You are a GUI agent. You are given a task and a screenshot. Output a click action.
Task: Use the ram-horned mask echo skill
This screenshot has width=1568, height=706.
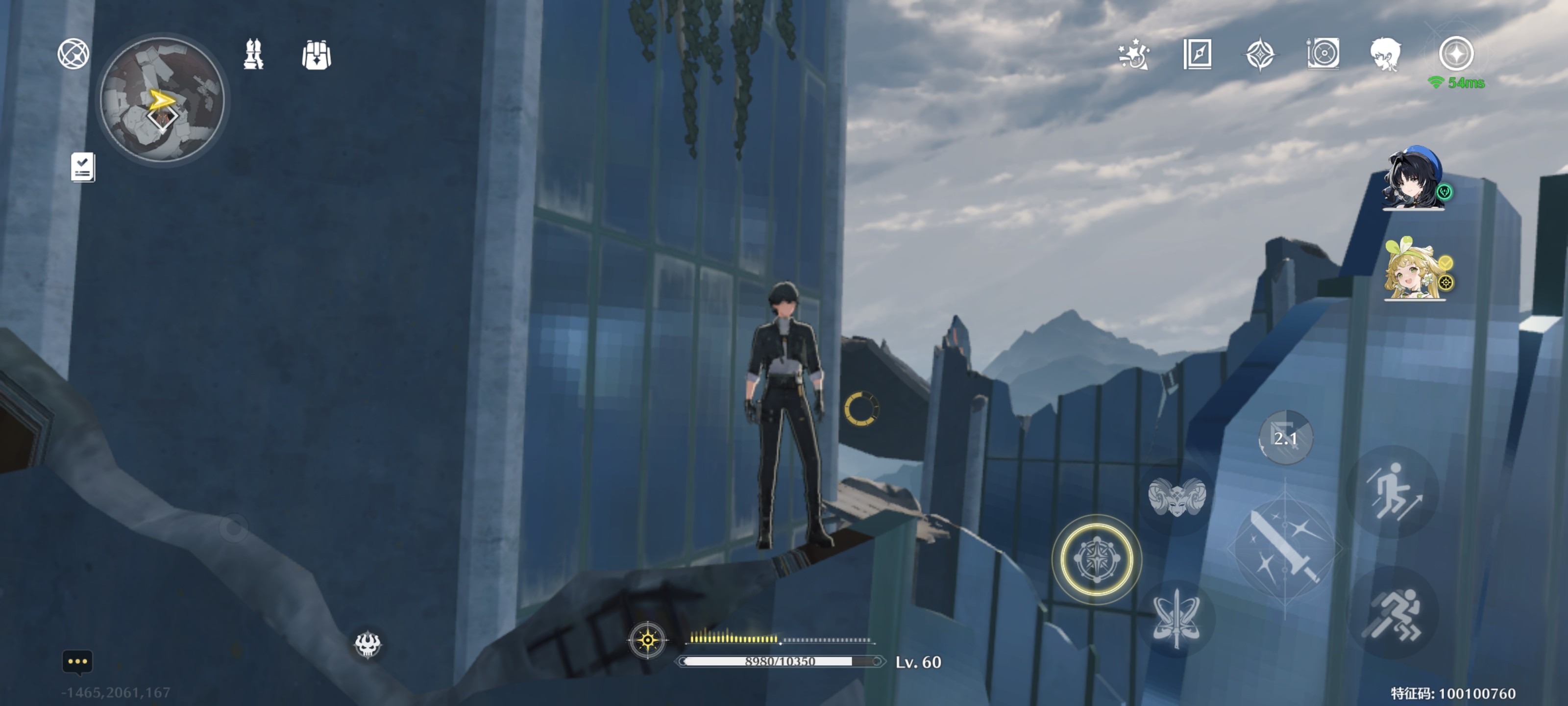(1176, 497)
